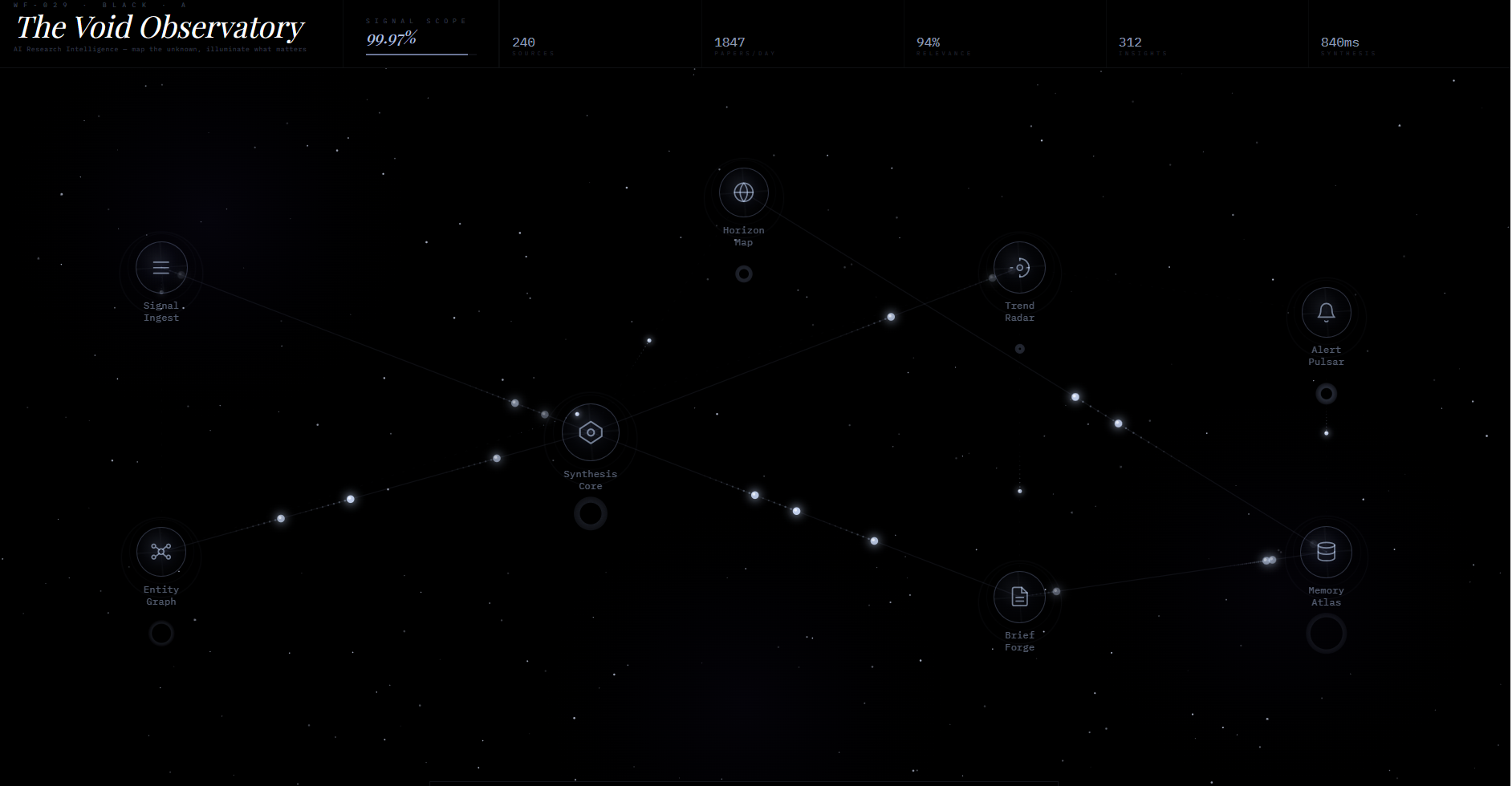Viewport: 1512px width, 786px height.
Task: Toggle the status ring under Memory Atlas
Action: tap(1326, 634)
